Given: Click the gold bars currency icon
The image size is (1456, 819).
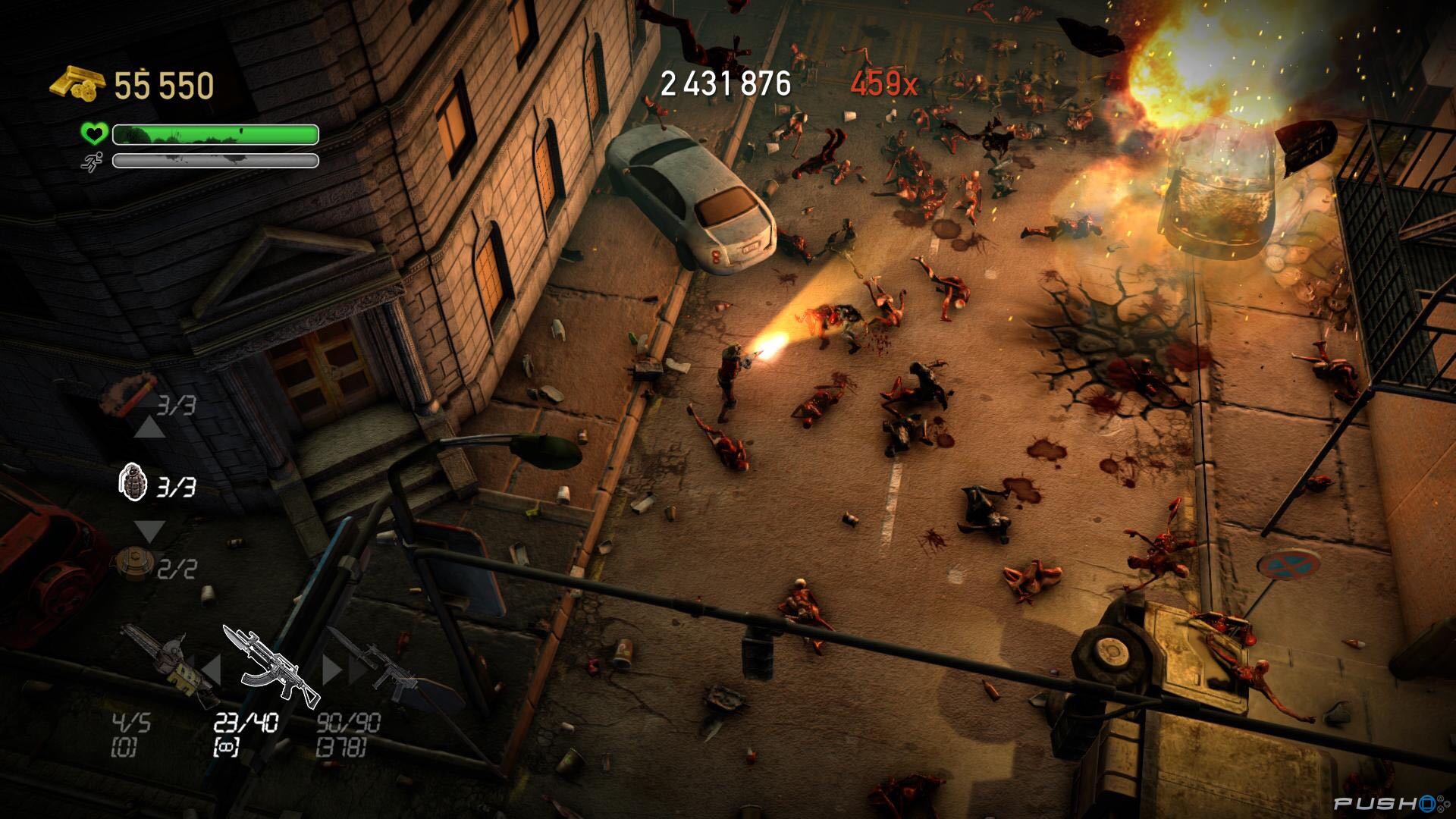Looking at the screenshot, I should click(76, 83).
